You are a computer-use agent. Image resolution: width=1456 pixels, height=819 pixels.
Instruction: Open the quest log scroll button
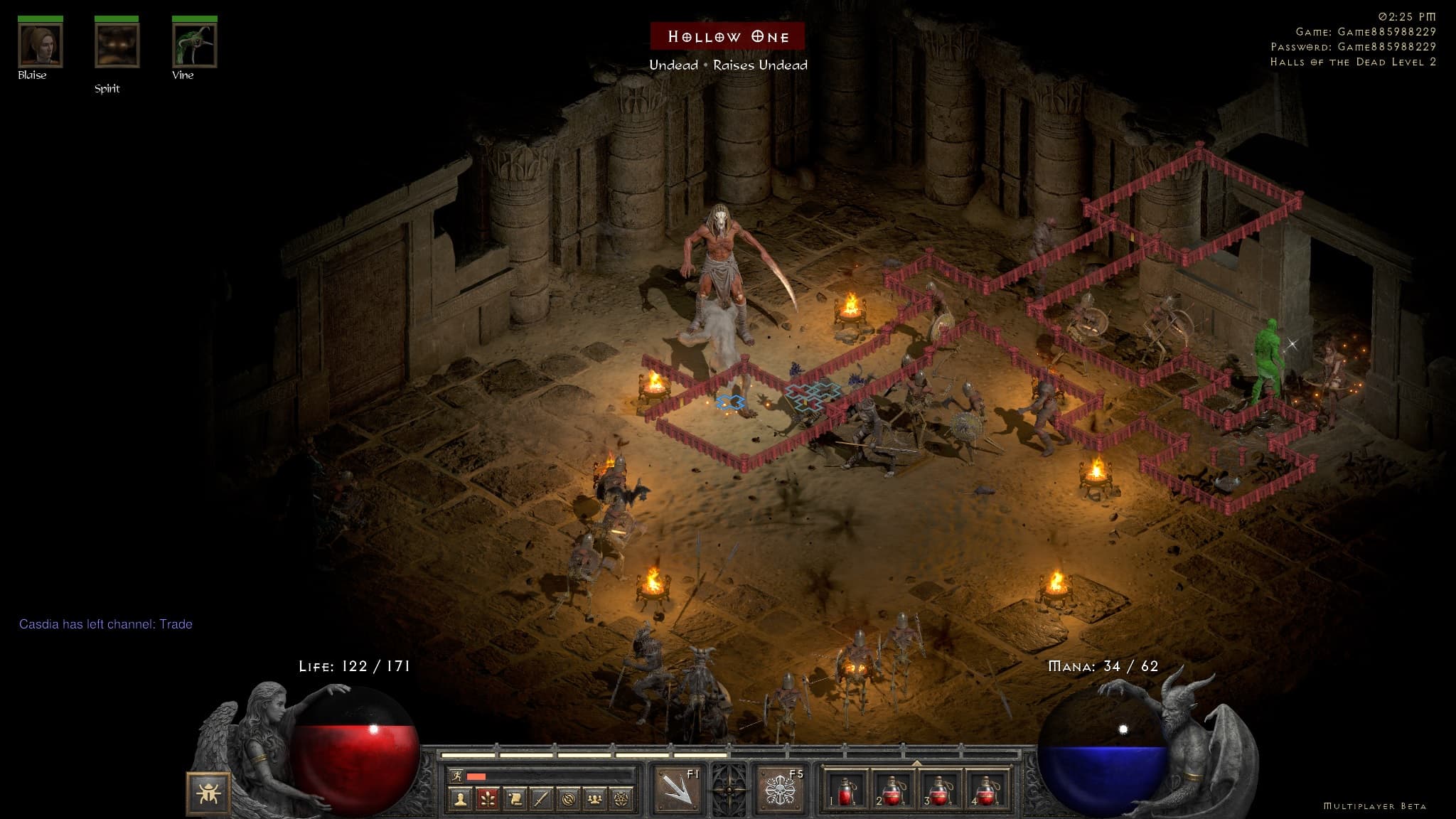click(x=515, y=800)
